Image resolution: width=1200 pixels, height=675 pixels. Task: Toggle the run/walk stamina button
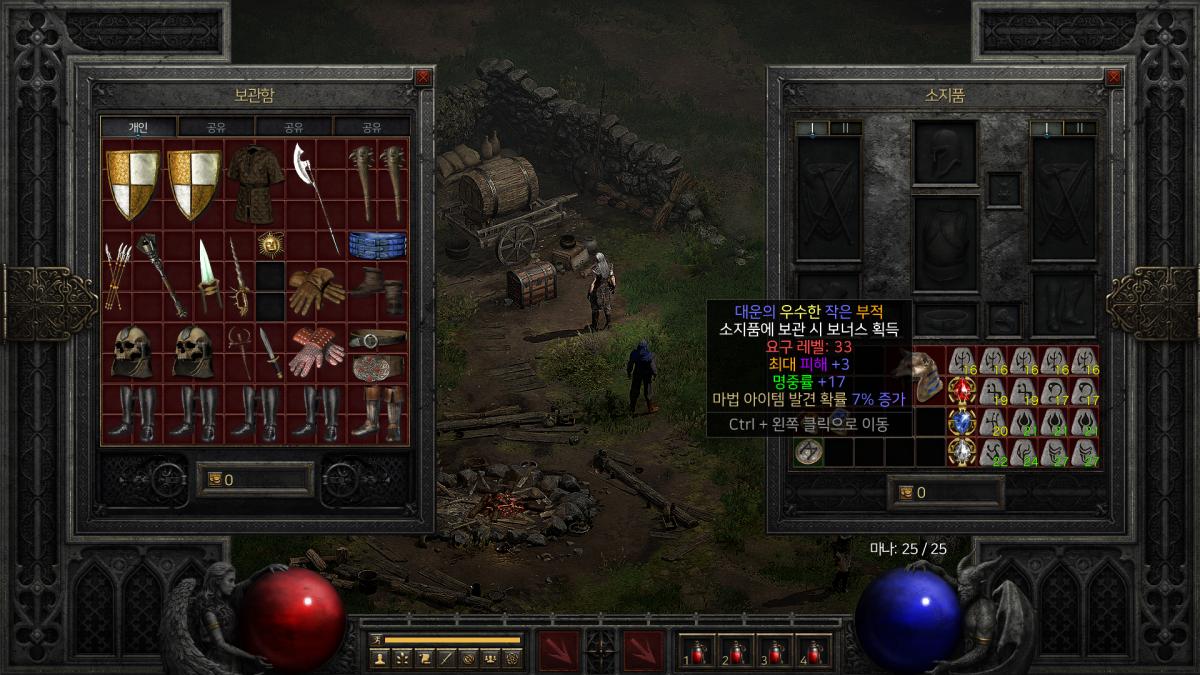point(377,639)
